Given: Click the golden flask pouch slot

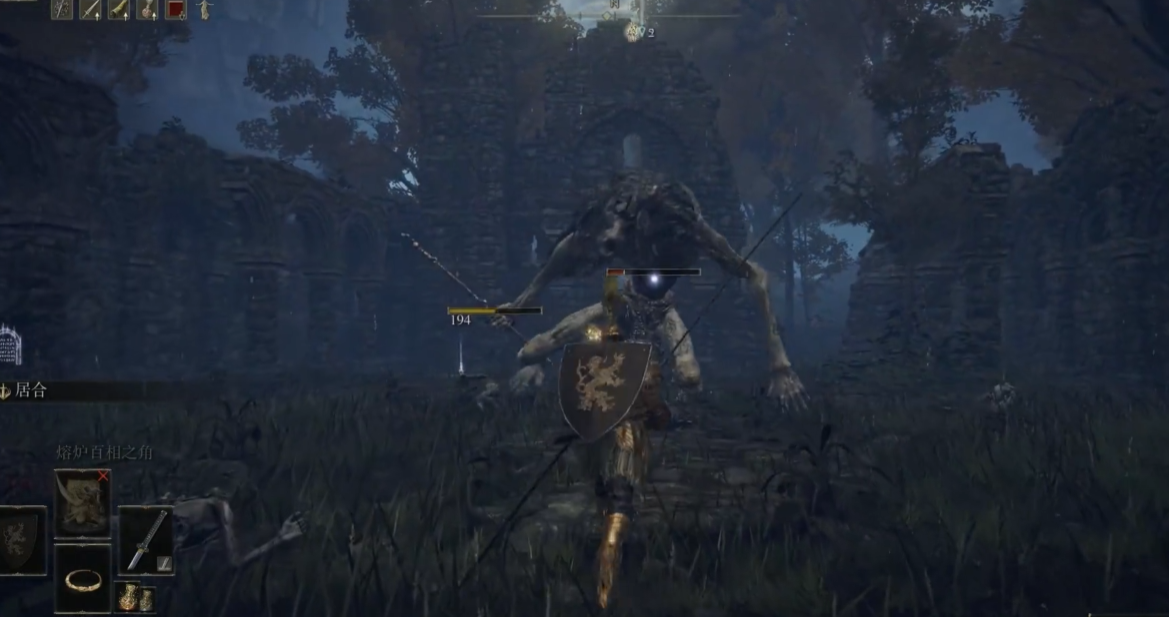Looking at the screenshot, I should pos(134,597).
